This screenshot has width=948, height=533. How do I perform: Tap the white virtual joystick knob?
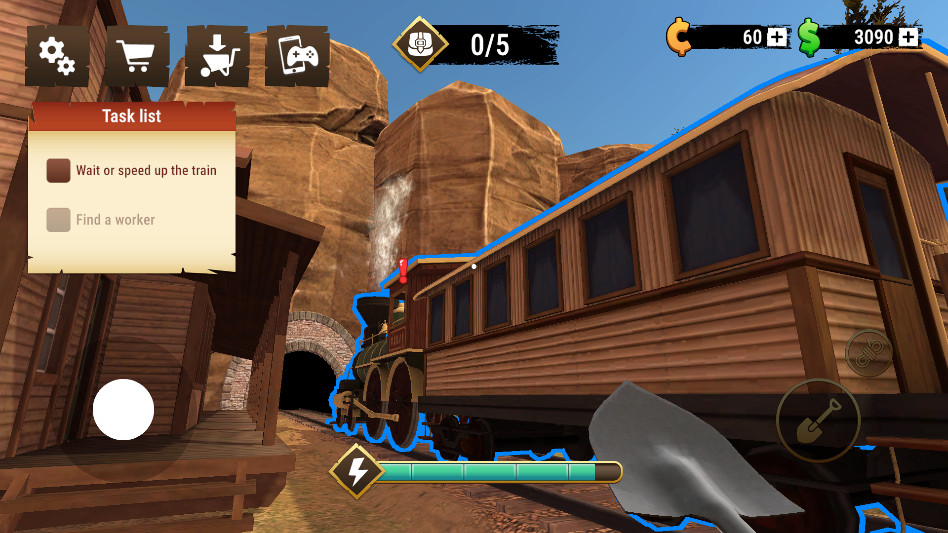click(x=123, y=410)
